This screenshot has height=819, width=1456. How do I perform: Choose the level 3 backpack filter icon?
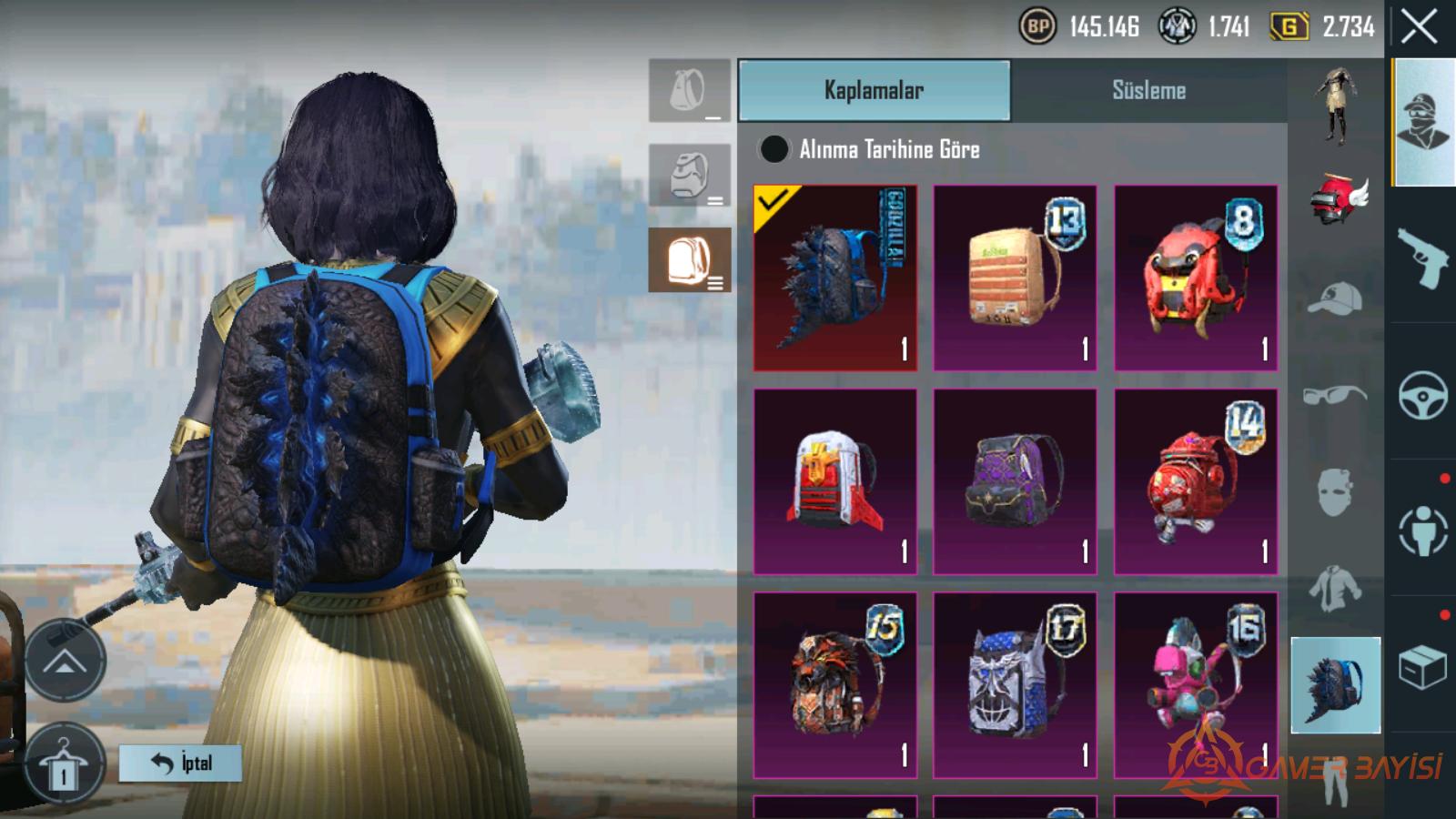click(x=690, y=260)
